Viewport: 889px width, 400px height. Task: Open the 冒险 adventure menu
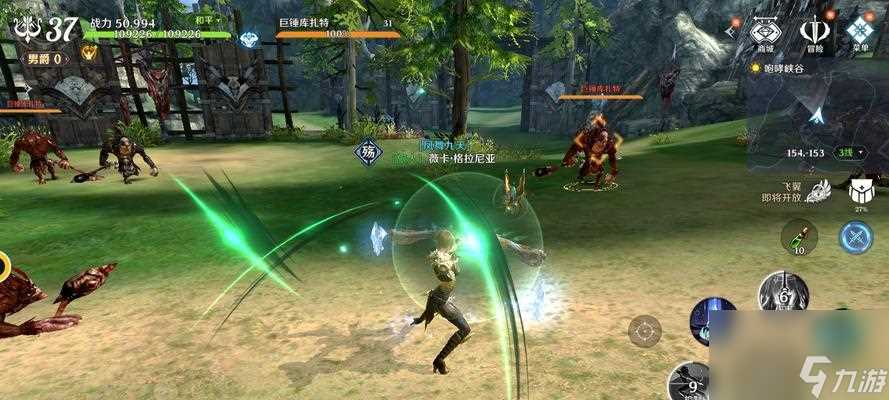814,32
